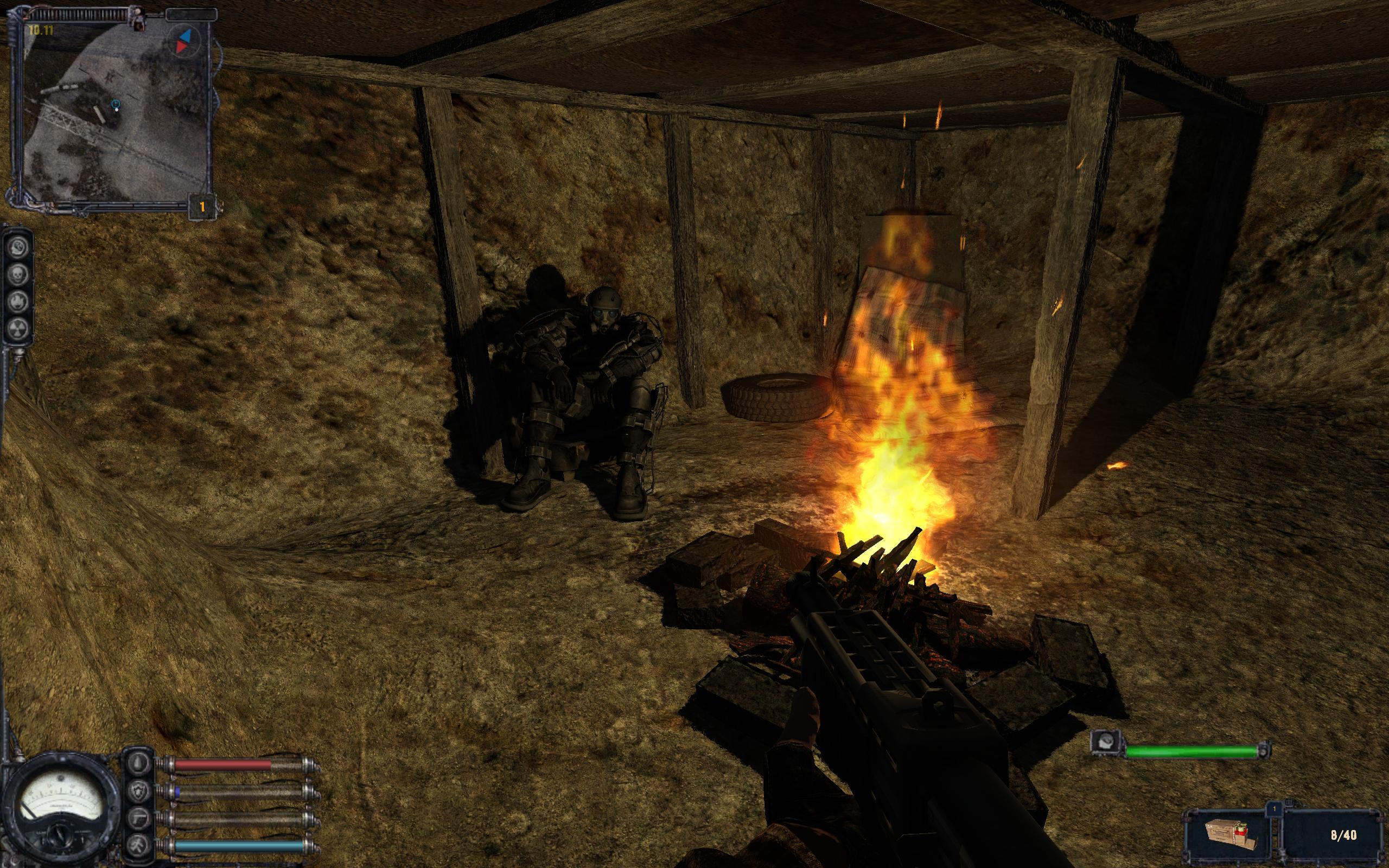The height and width of the screenshot is (868, 1389).
Task: Click the head icon beside green bar
Action: 1103,742
